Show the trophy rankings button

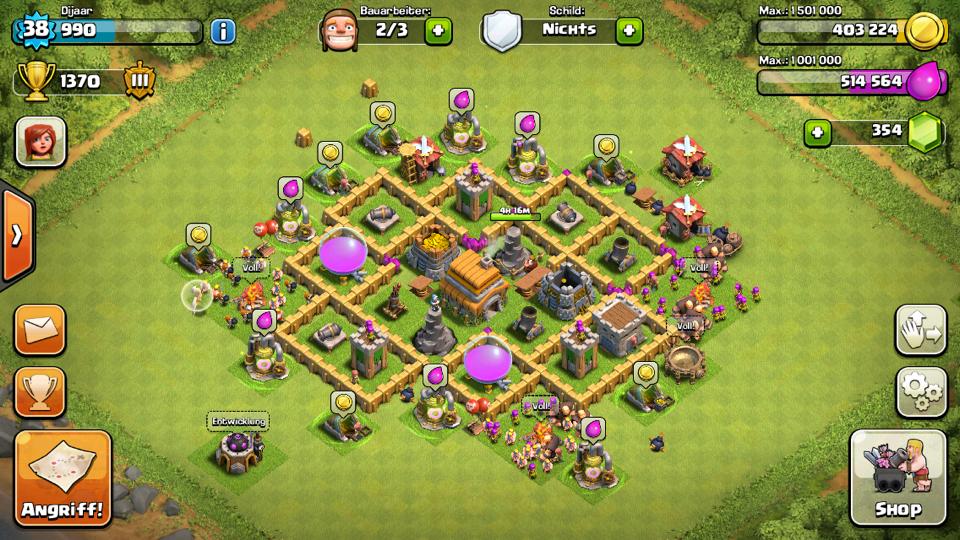41,391
